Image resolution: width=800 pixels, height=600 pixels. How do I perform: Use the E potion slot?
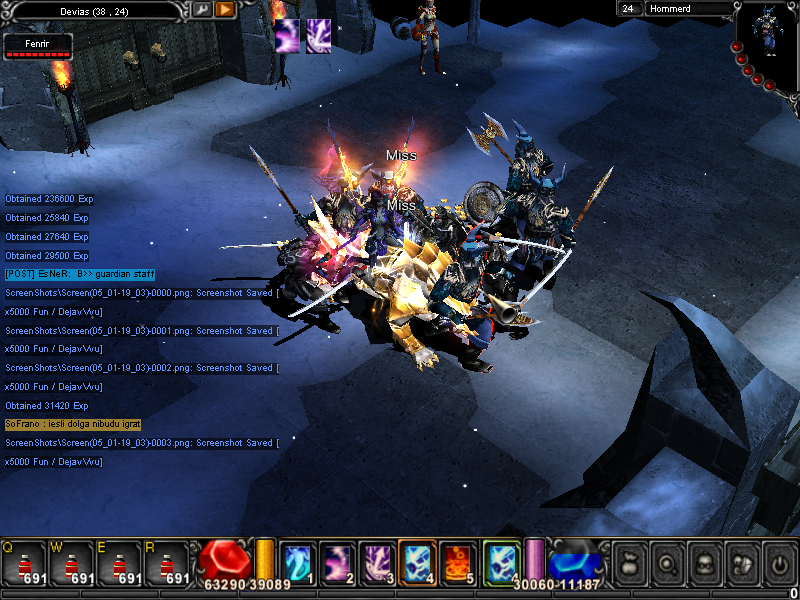pyautogui.click(x=120, y=565)
